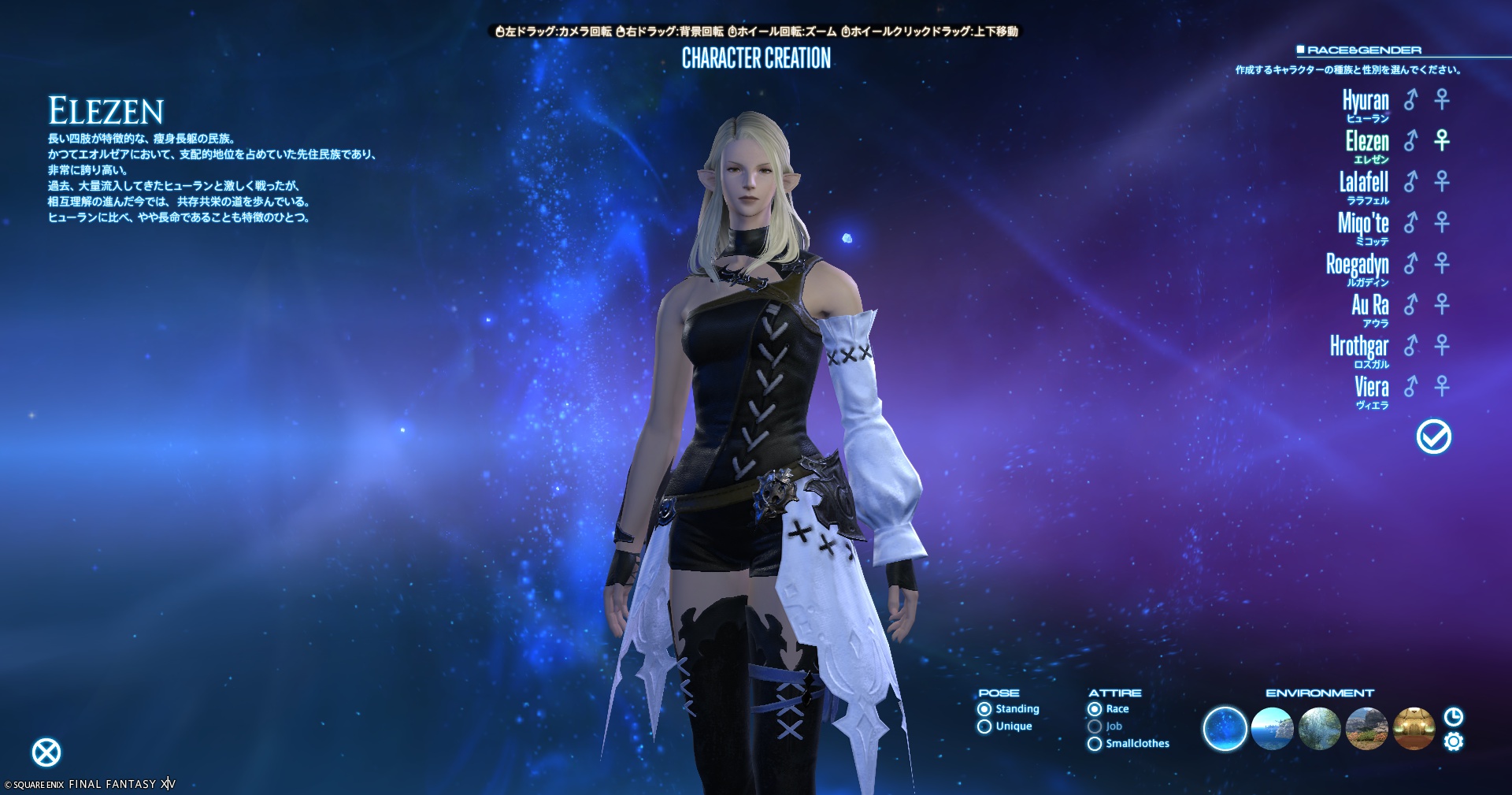Choose the ocean coast environment thumbnail
Viewport: 1512px width, 795px height.
click(x=1272, y=729)
